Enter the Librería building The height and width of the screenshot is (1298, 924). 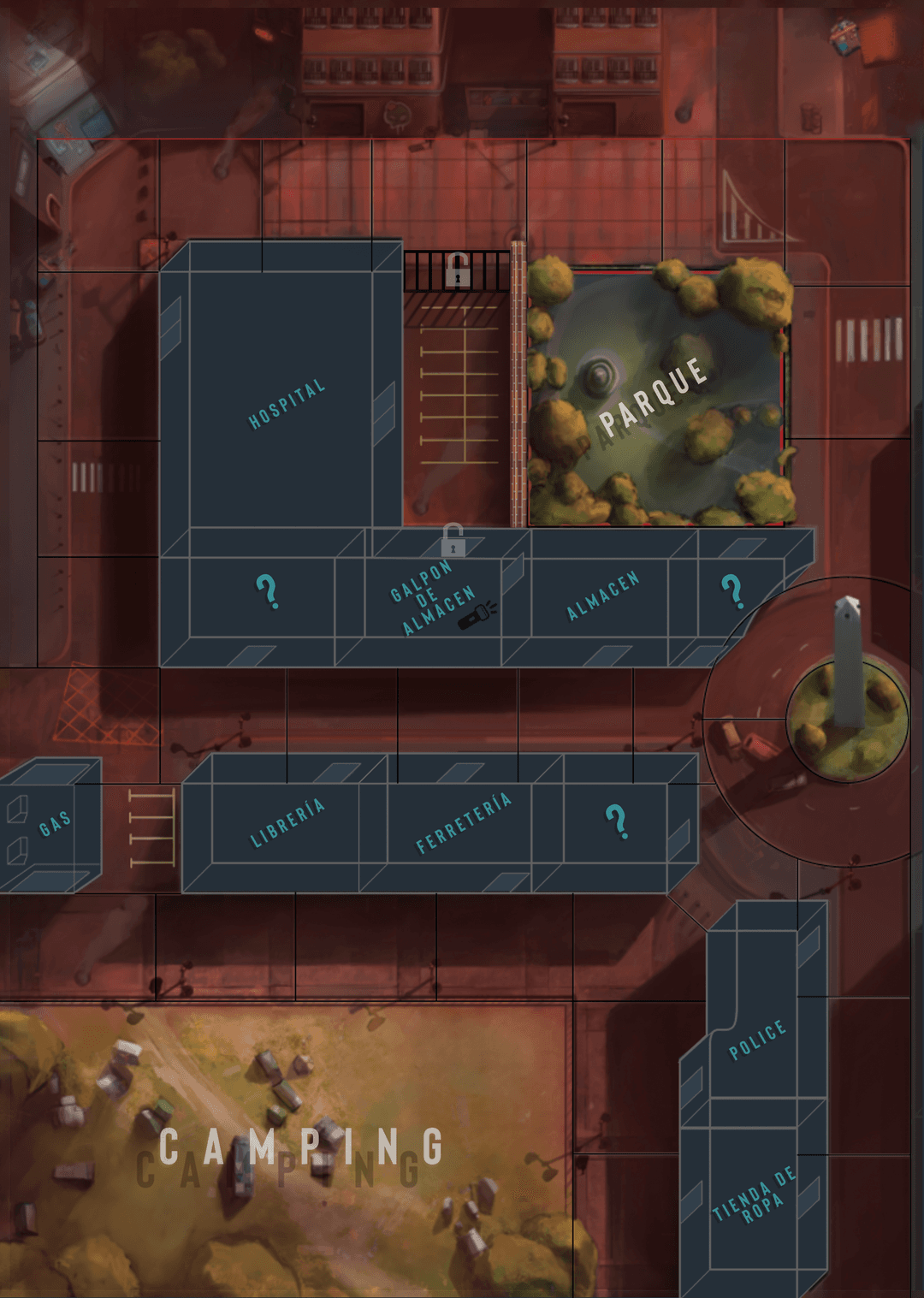coord(287,822)
